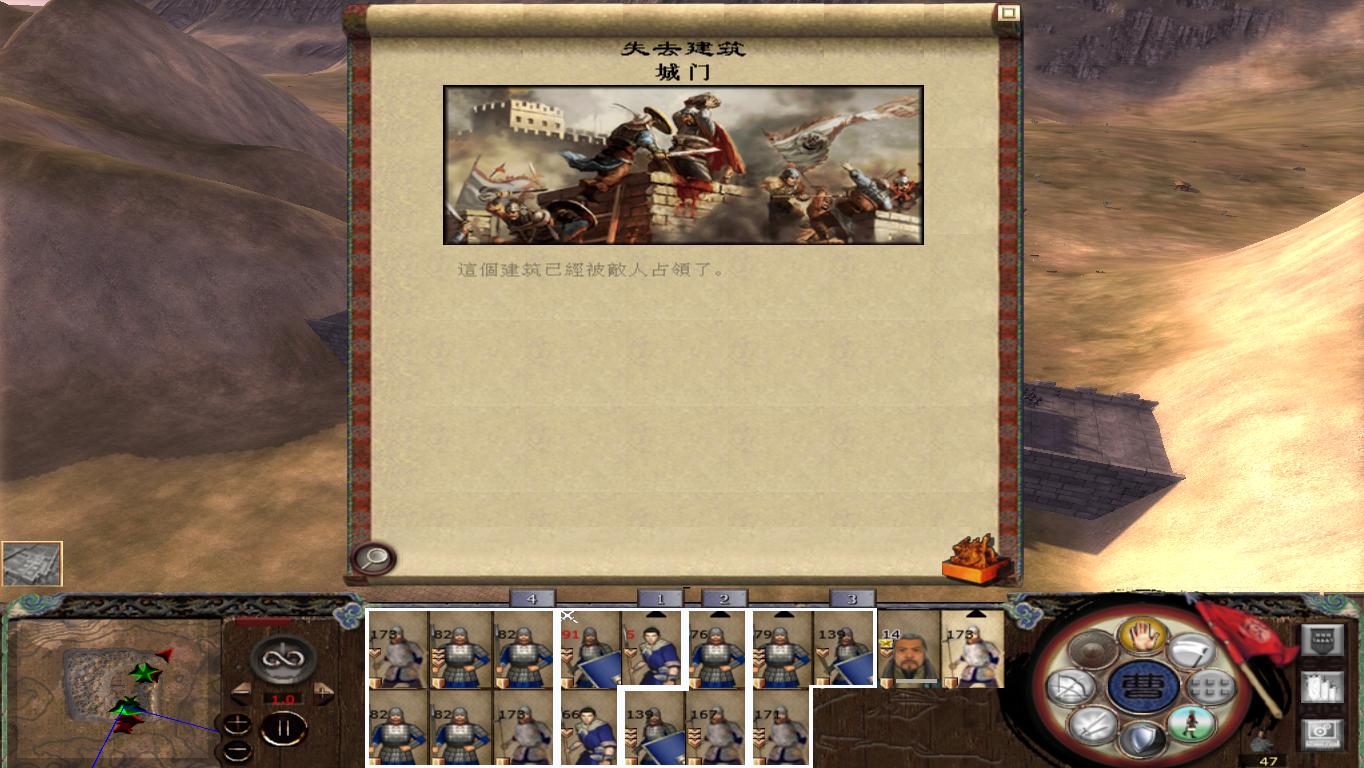The width and height of the screenshot is (1364, 768).
Task: Pause the battle with the pause button
Action: 284,729
